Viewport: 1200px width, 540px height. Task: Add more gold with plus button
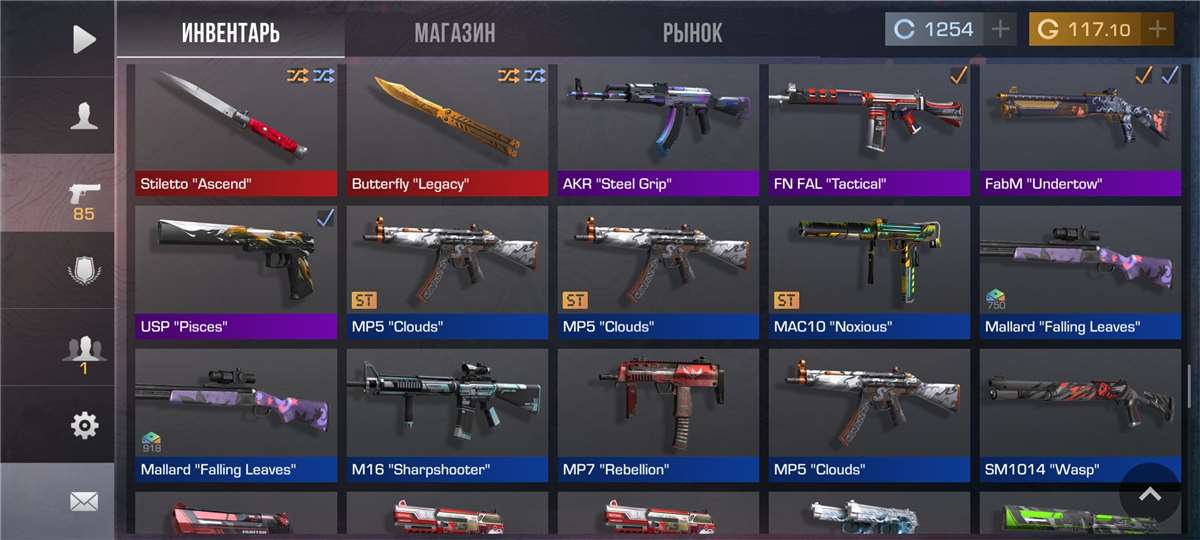point(1157,29)
